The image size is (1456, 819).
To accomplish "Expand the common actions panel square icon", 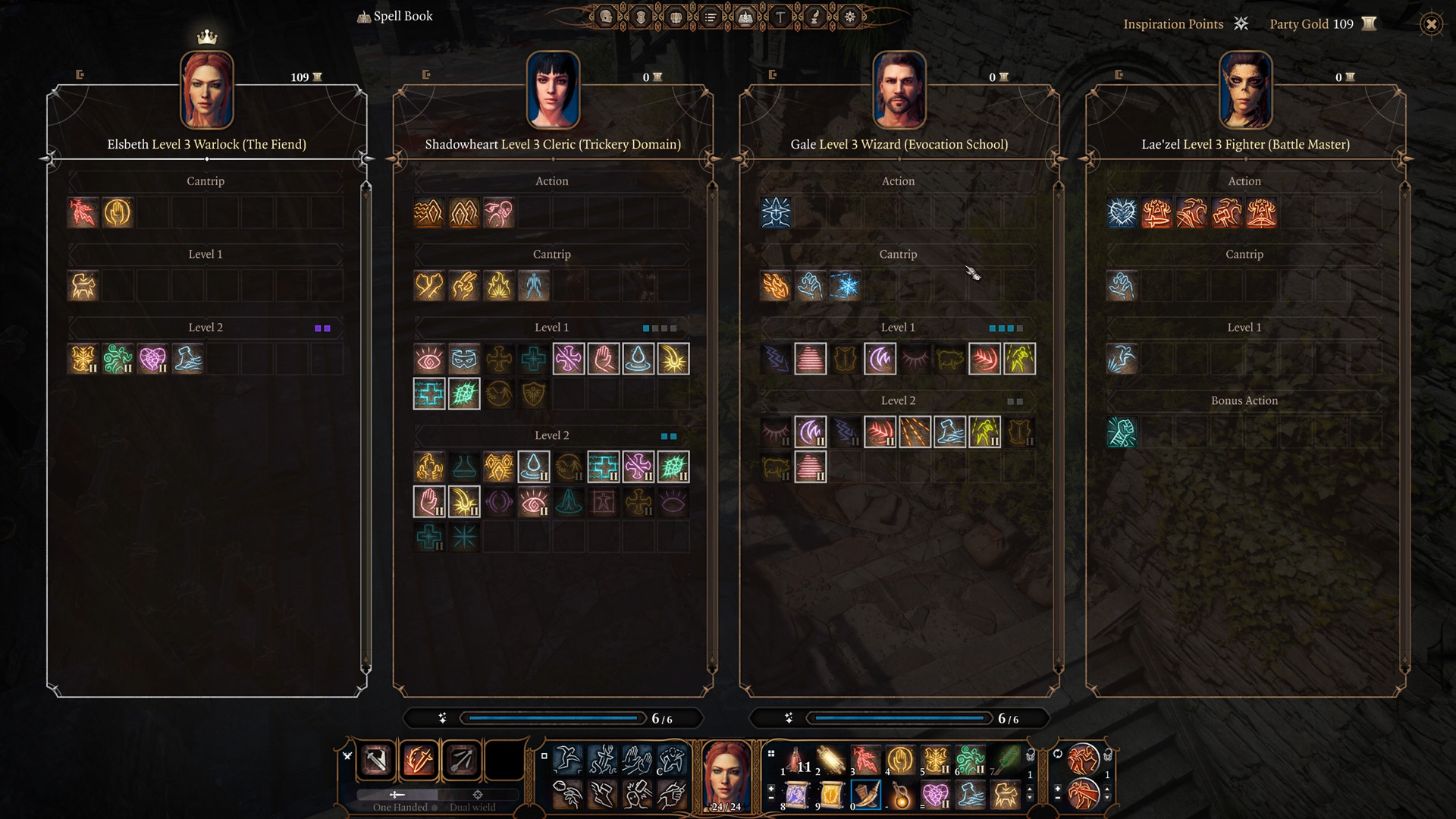I will [544, 757].
